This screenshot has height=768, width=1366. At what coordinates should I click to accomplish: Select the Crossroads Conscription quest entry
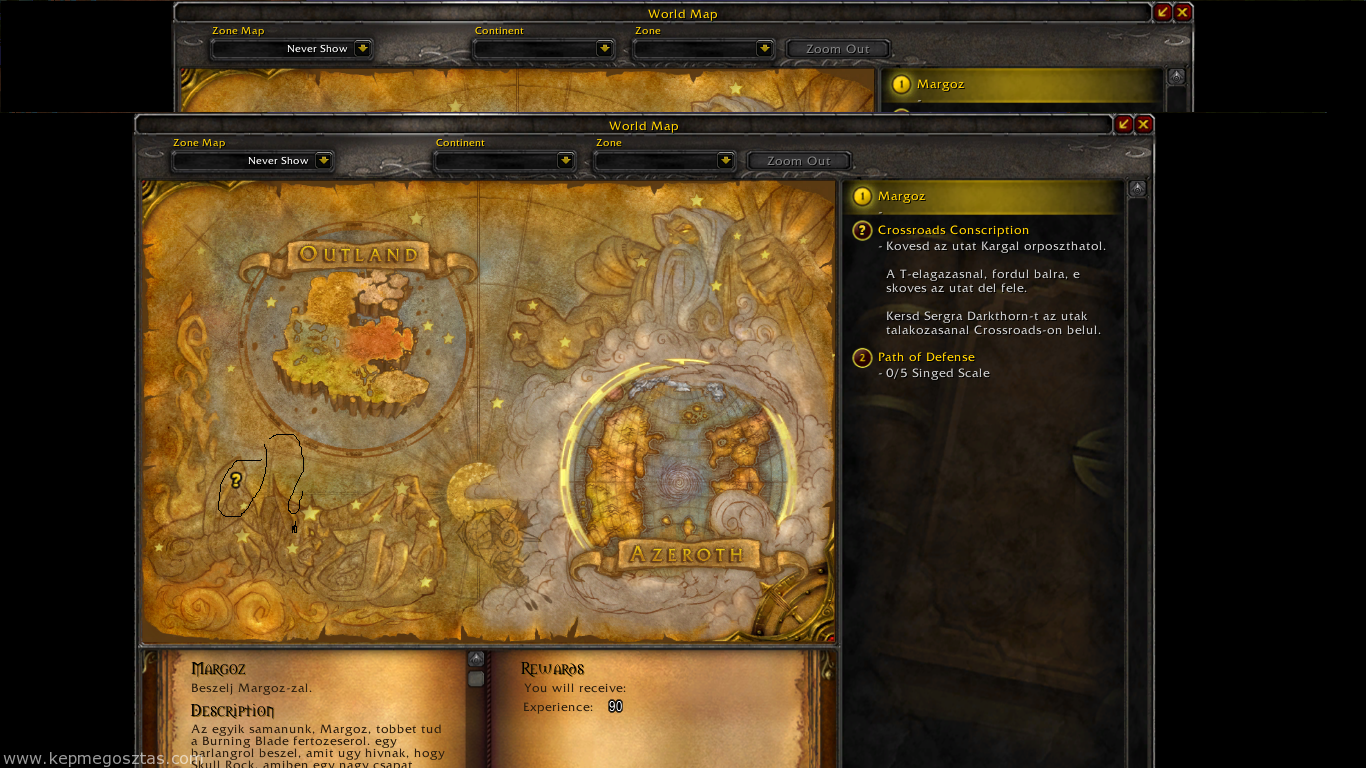point(953,230)
